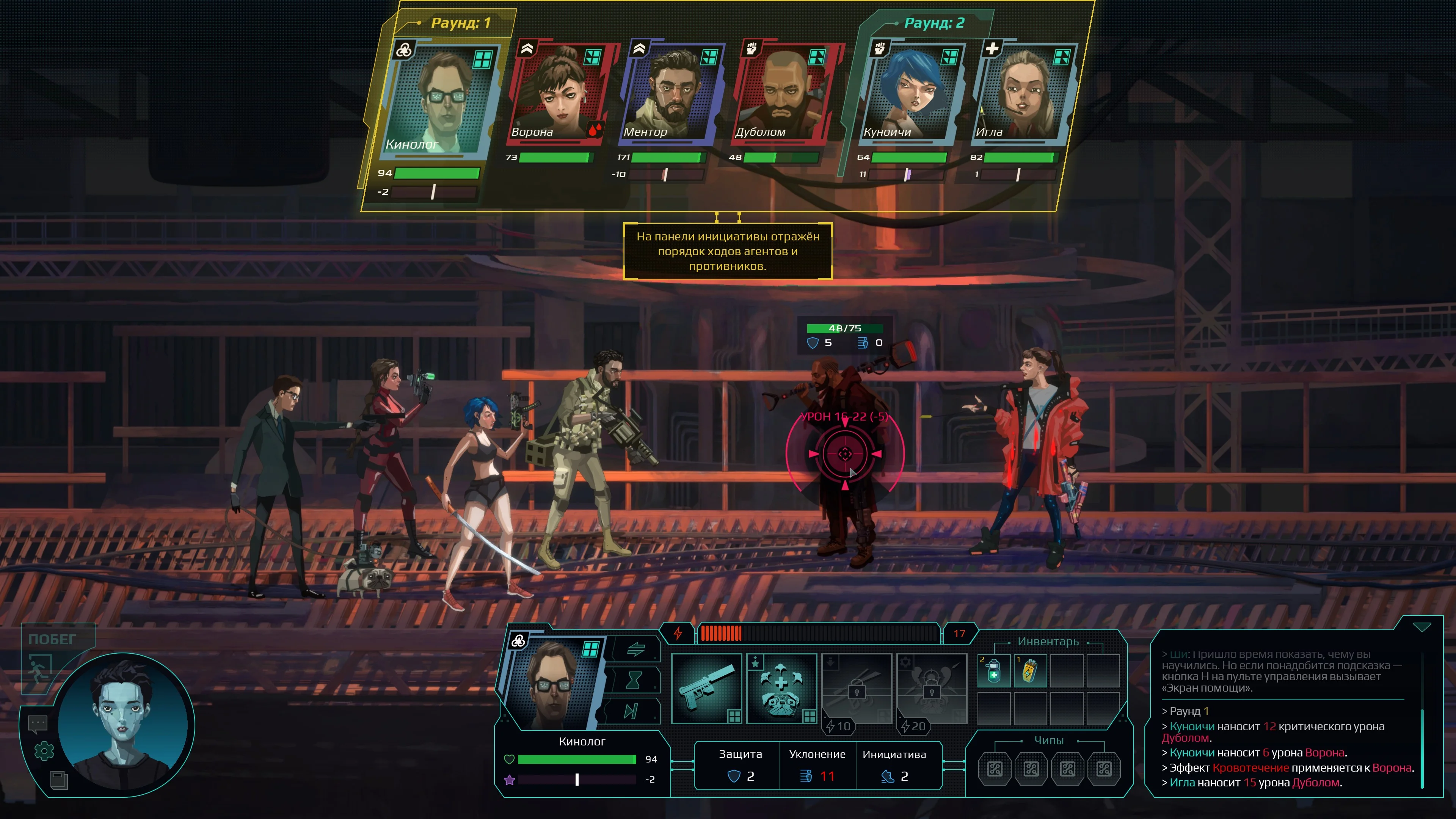Collapse the combat log with the triangle arrow

pos(1421,628)
